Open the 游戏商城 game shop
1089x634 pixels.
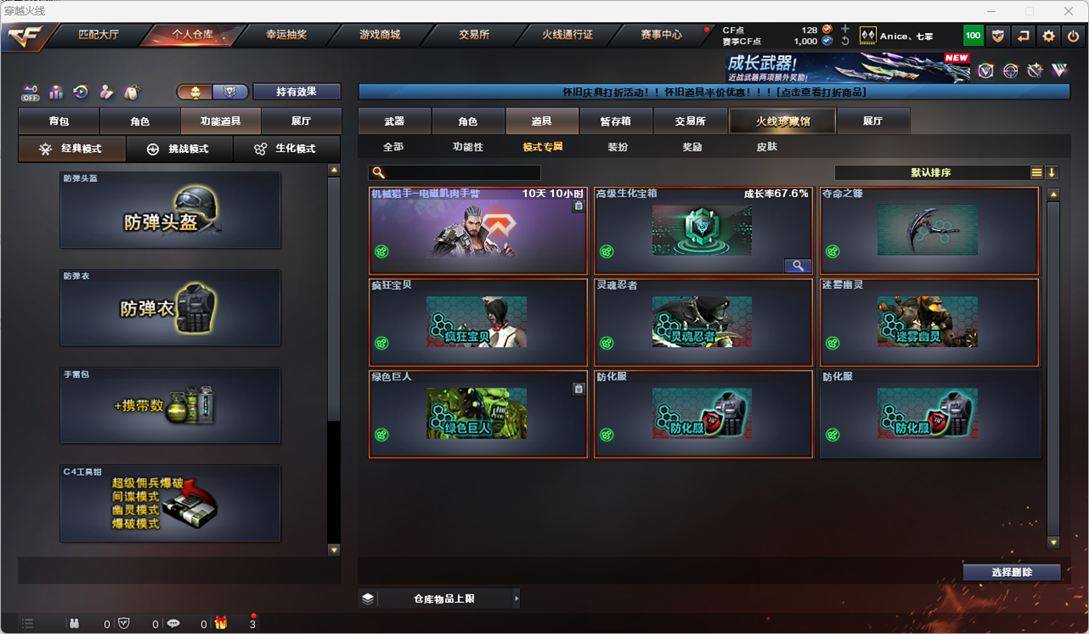pos(380,34)
